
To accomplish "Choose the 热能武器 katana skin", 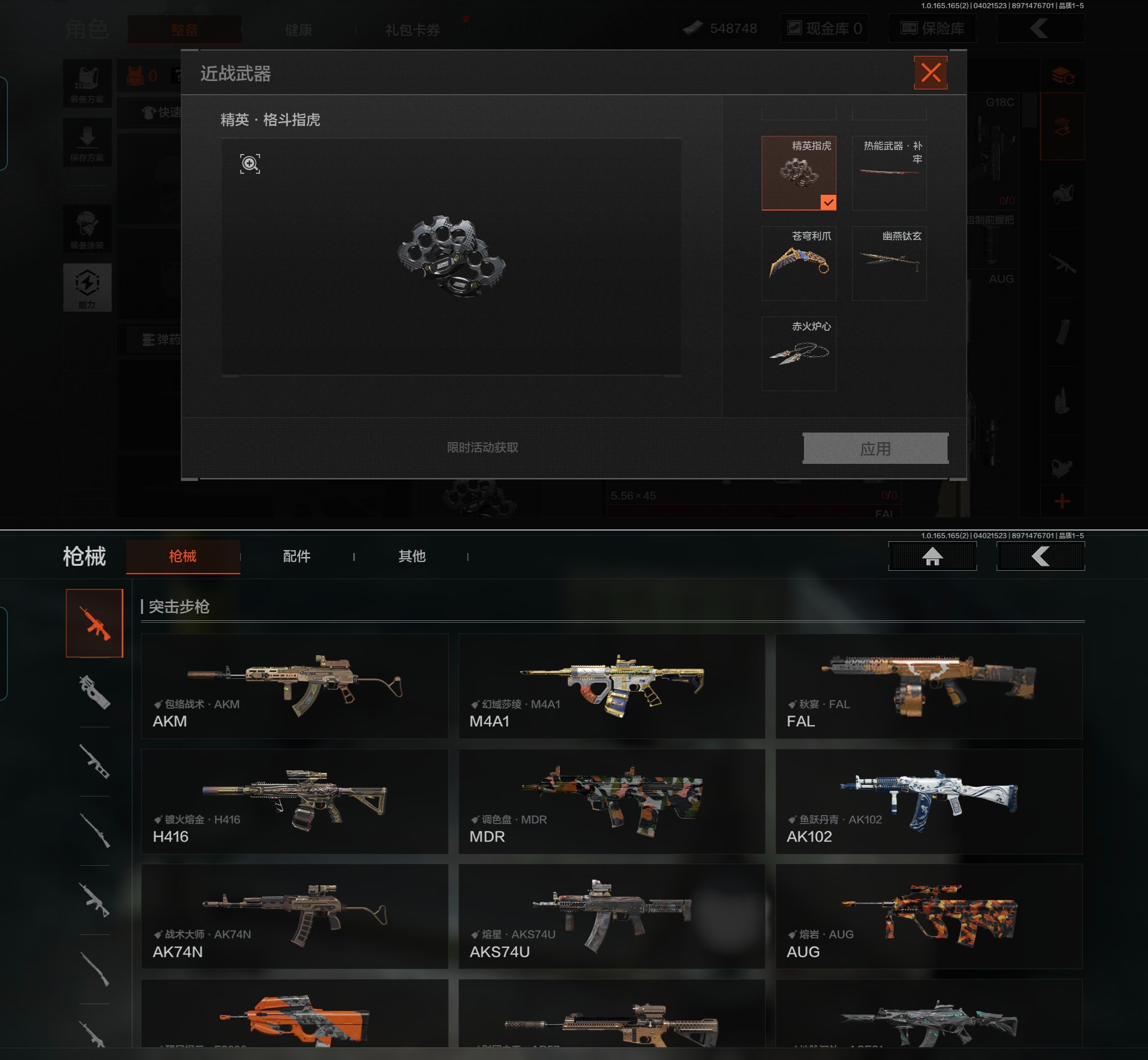I will click(889, 173).
